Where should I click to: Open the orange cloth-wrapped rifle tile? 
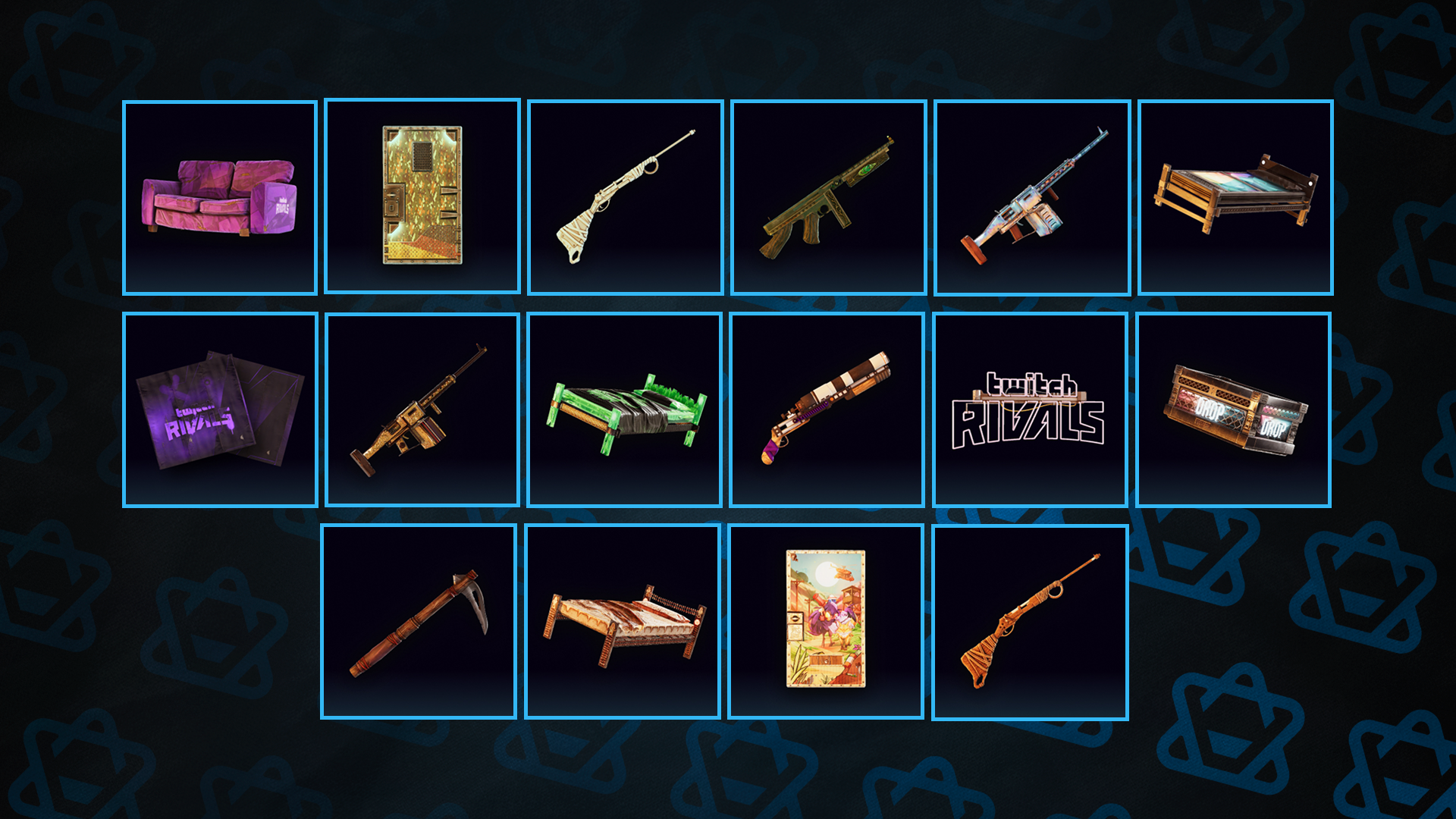coord(1030,621)
